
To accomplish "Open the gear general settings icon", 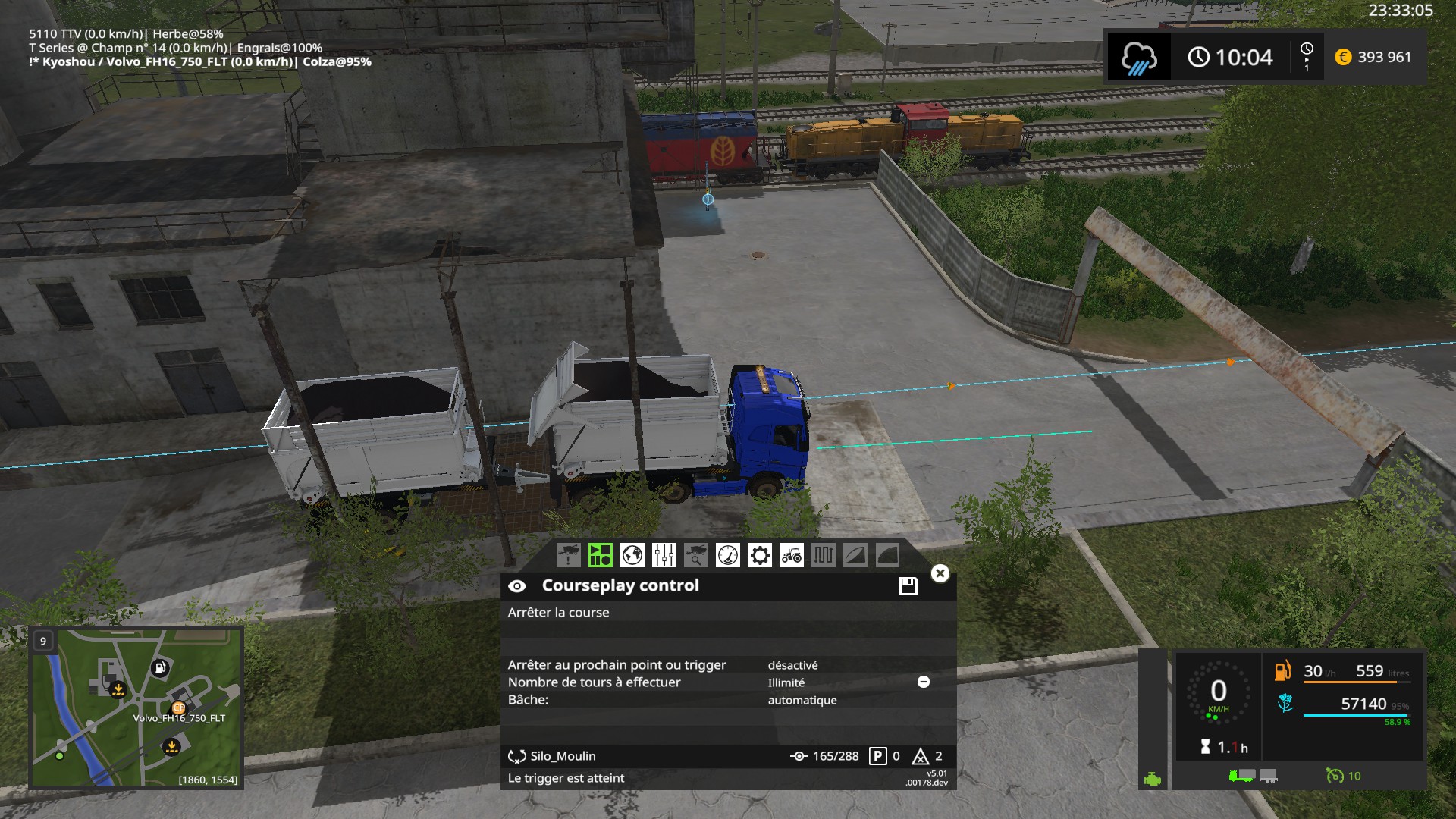I will click(x=760, y=556).
